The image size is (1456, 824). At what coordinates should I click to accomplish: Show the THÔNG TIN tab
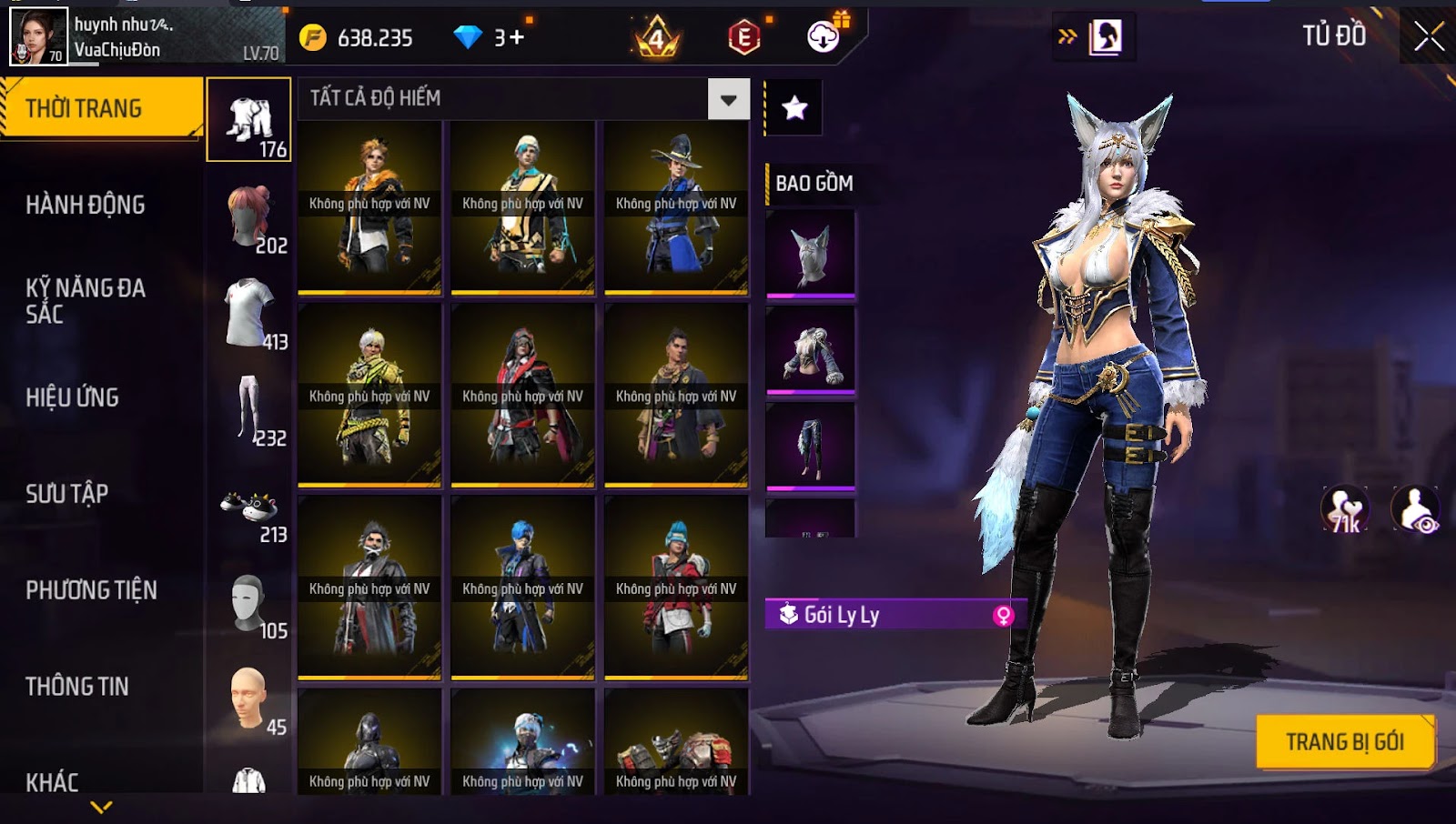coord(77,687)
